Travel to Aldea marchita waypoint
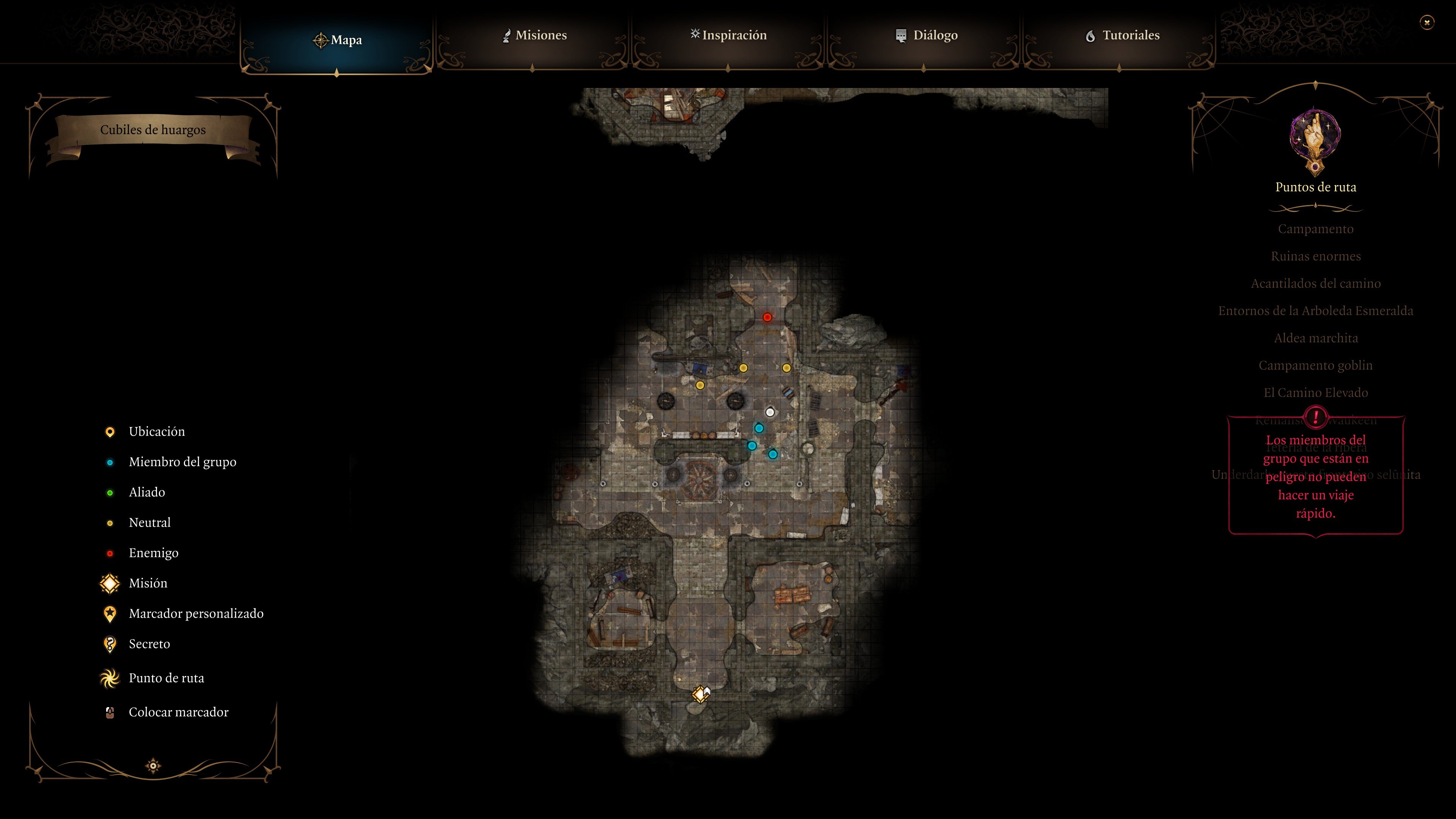 [1316, 337]
